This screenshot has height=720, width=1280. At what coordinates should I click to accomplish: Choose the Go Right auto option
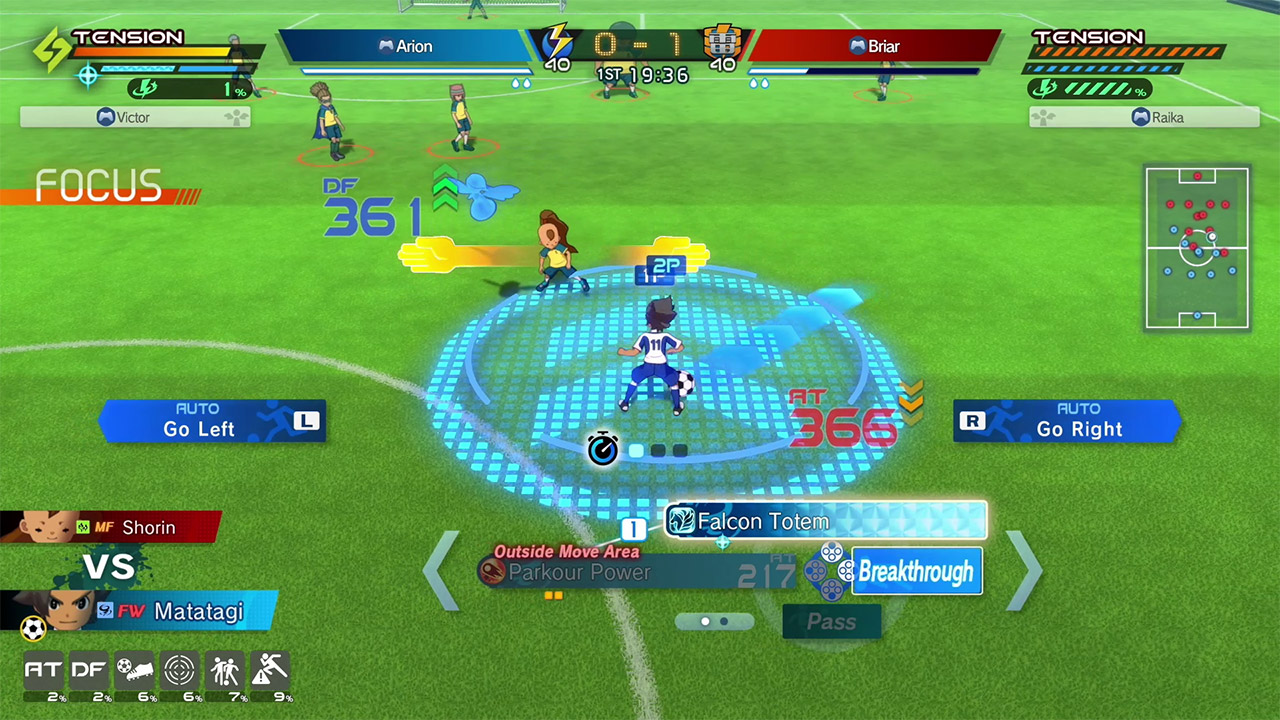tap(1067, 421)
